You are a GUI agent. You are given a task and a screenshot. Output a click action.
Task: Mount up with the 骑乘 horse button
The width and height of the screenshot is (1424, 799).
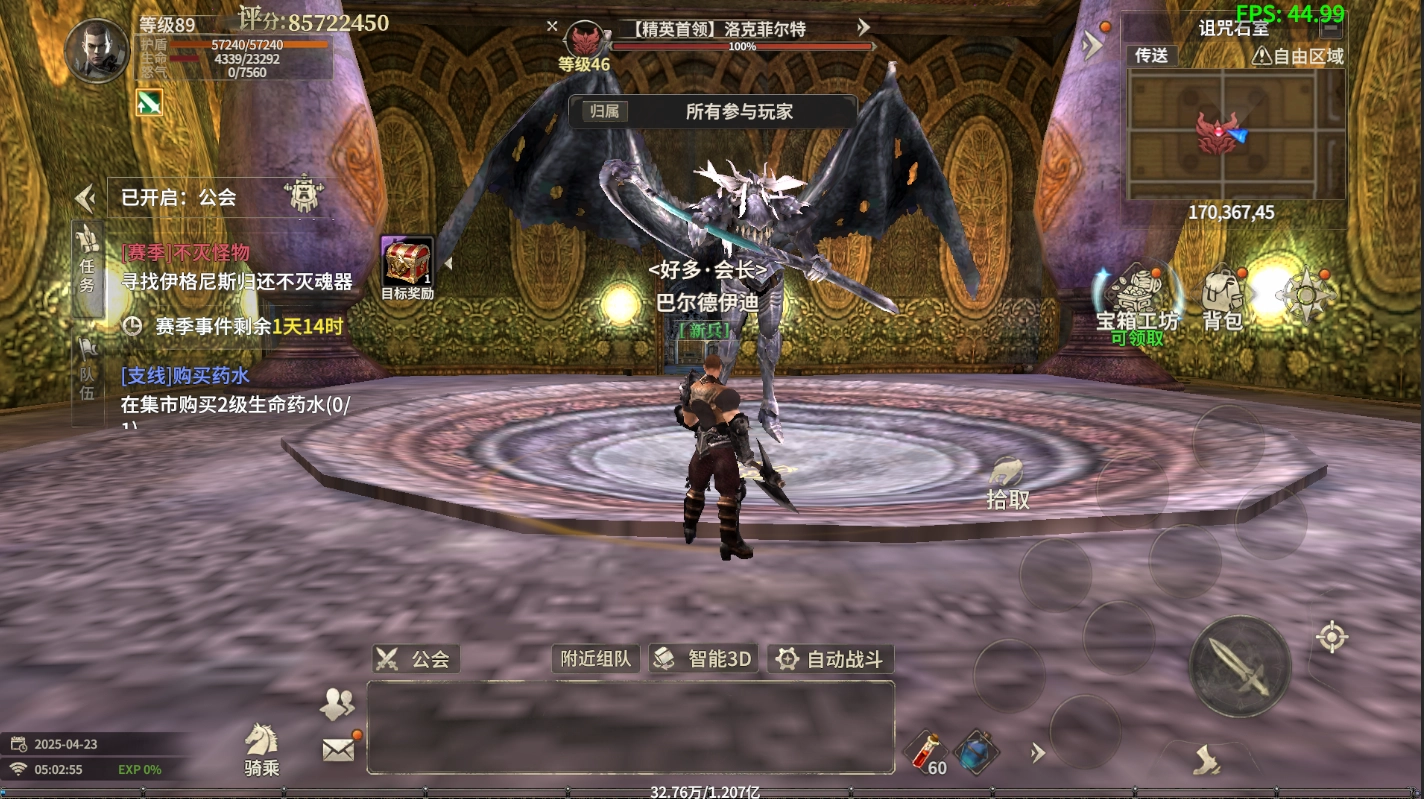pos(261,749)
